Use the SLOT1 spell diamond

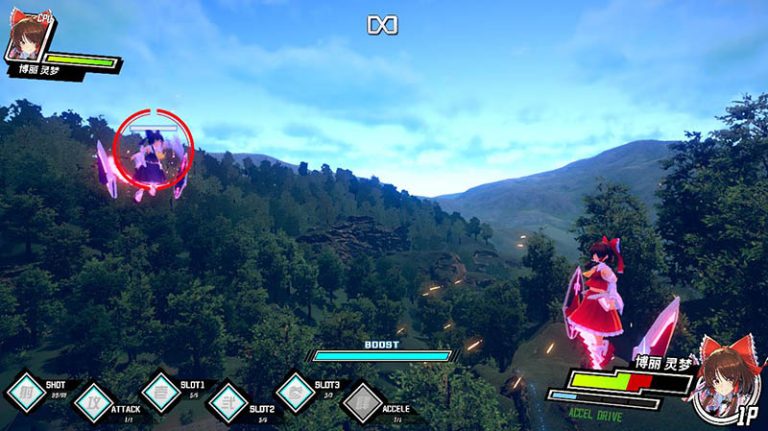(x=160, y=391)
